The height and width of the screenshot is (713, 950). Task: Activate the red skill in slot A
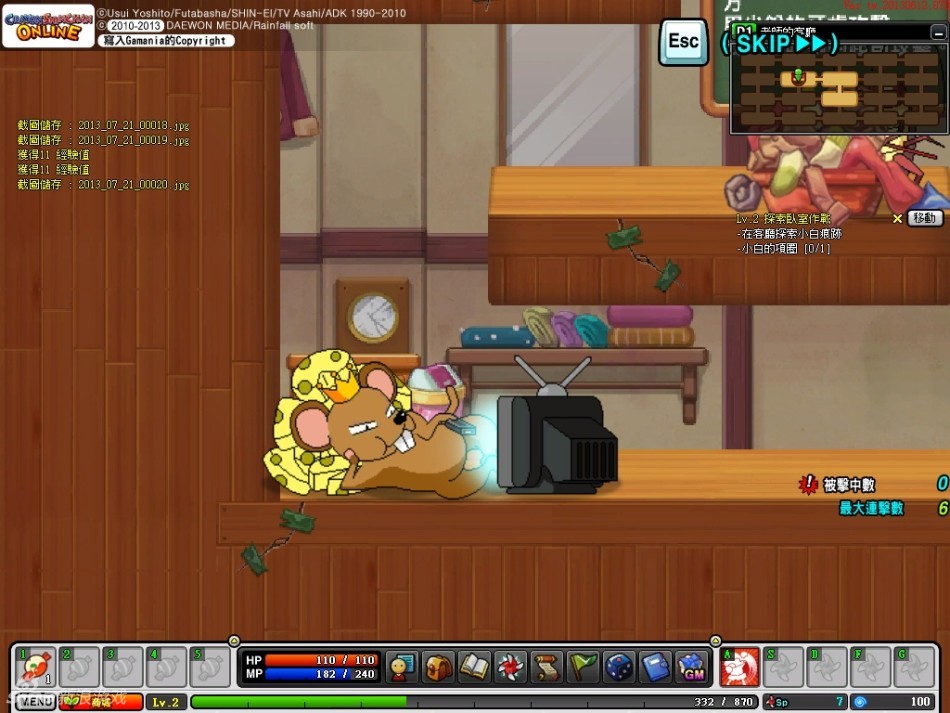(740, 667)
